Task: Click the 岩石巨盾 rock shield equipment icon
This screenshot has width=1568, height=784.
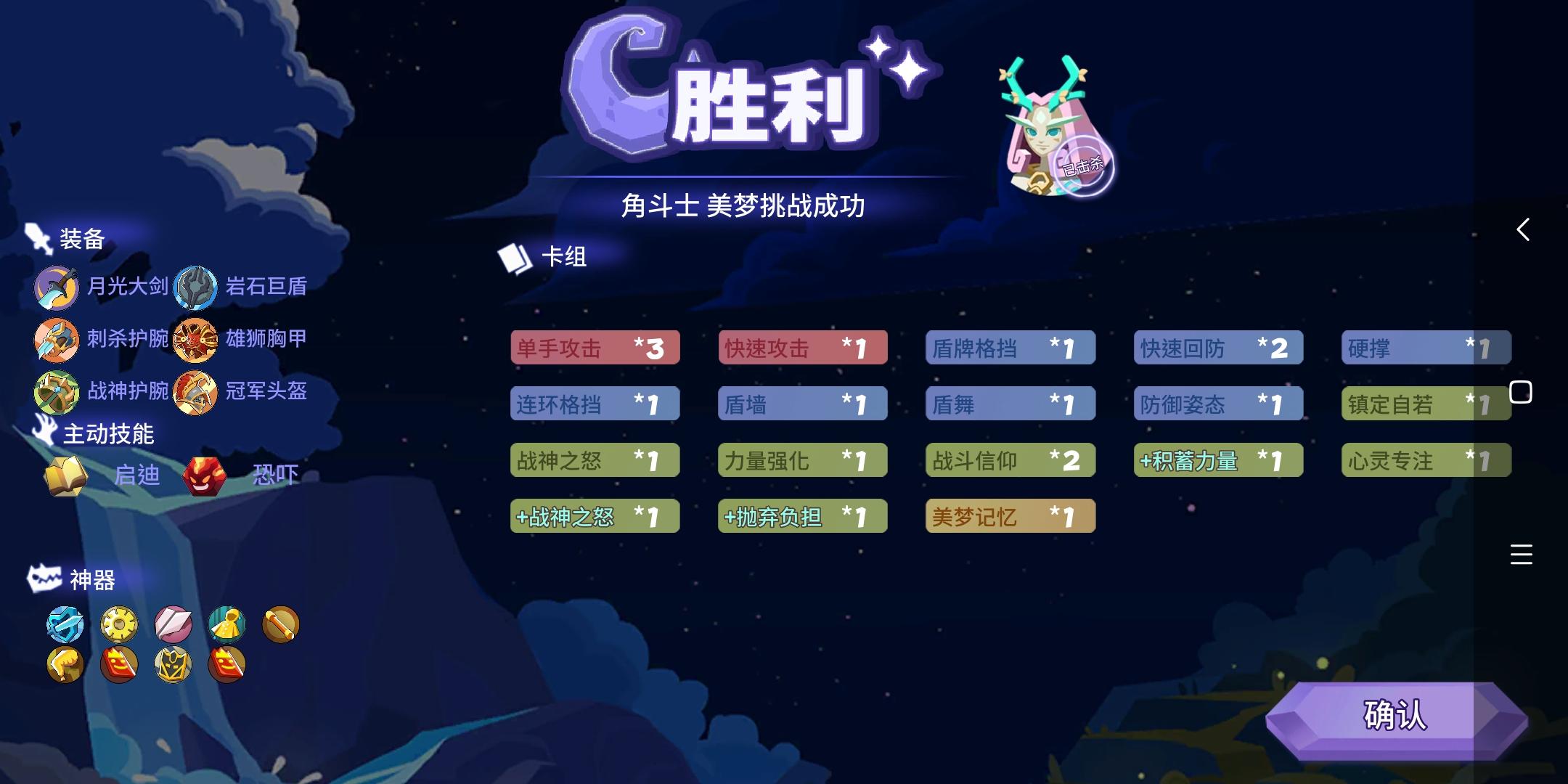Action: point(196,287)
